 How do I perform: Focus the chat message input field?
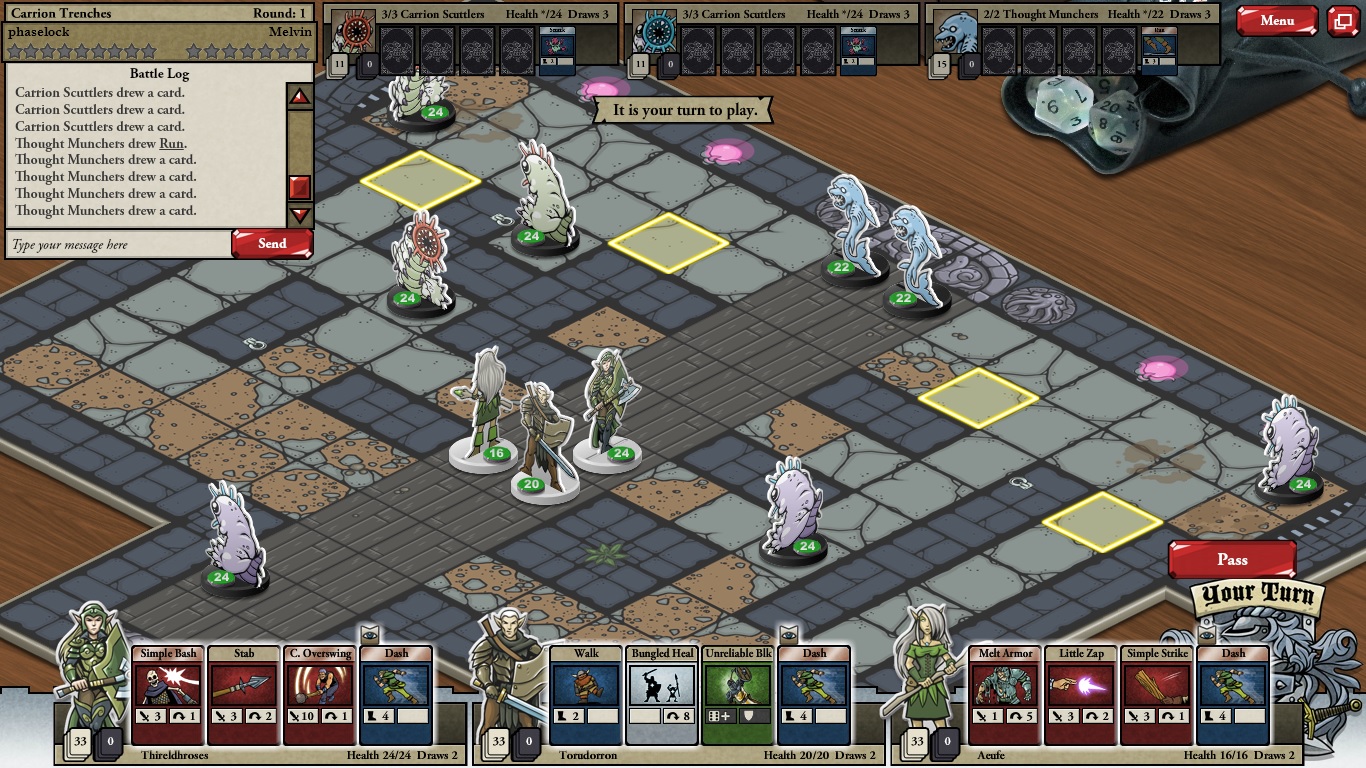(x=118, y=245)
